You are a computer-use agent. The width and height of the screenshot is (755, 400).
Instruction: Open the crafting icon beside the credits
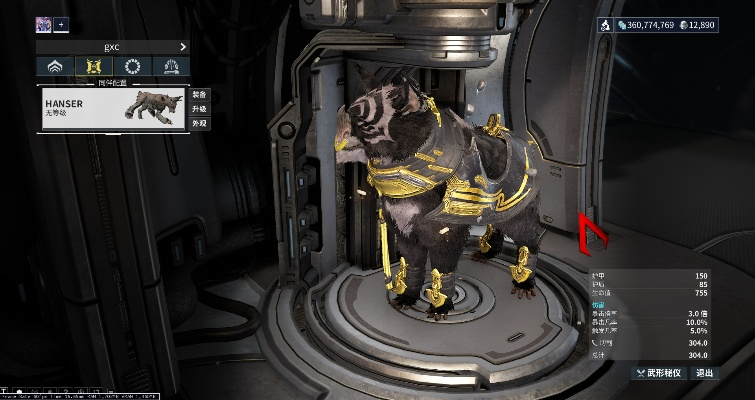pos(607,24)
